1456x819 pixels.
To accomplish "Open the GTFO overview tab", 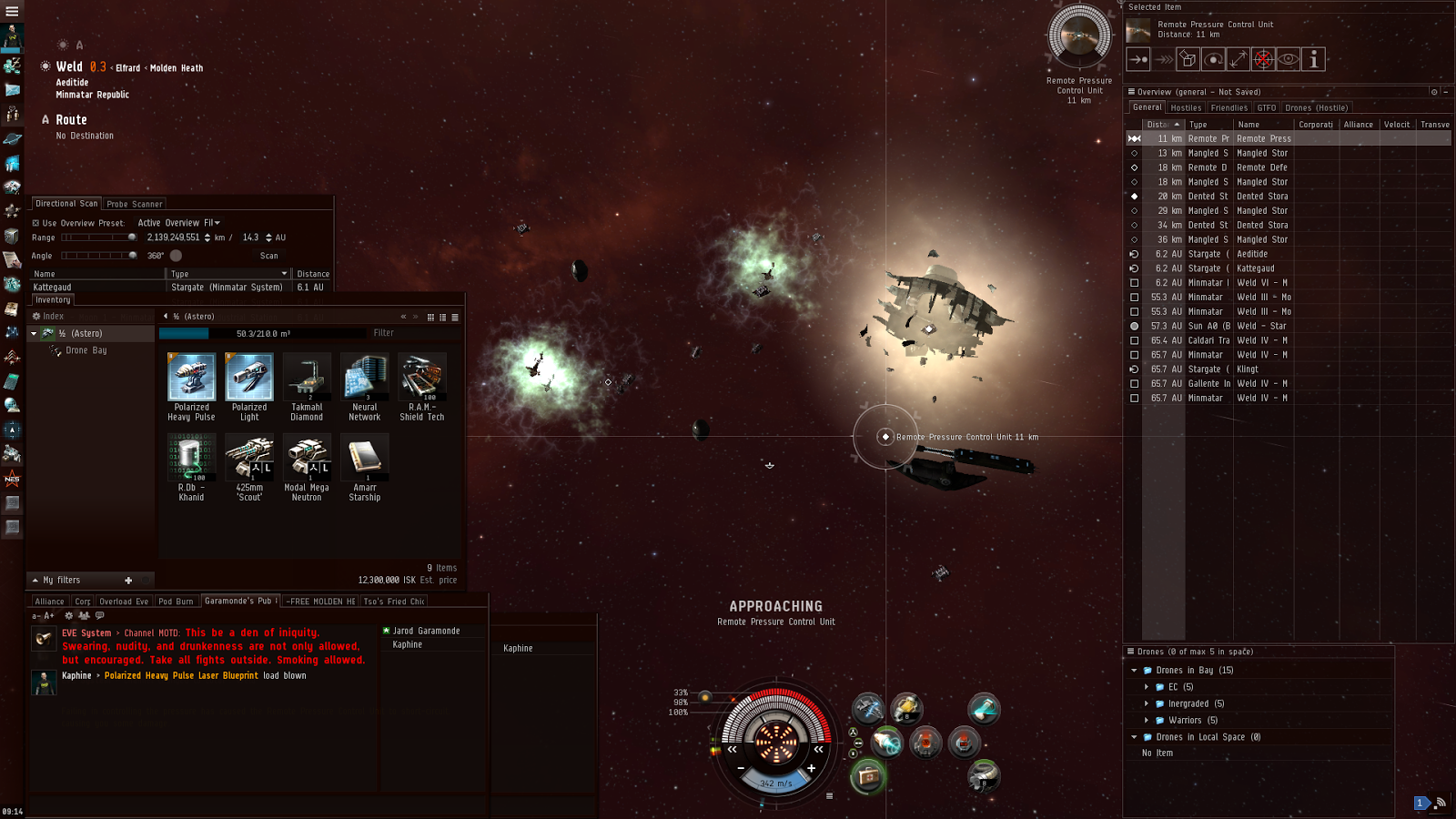I will (x=1267, y=107).
